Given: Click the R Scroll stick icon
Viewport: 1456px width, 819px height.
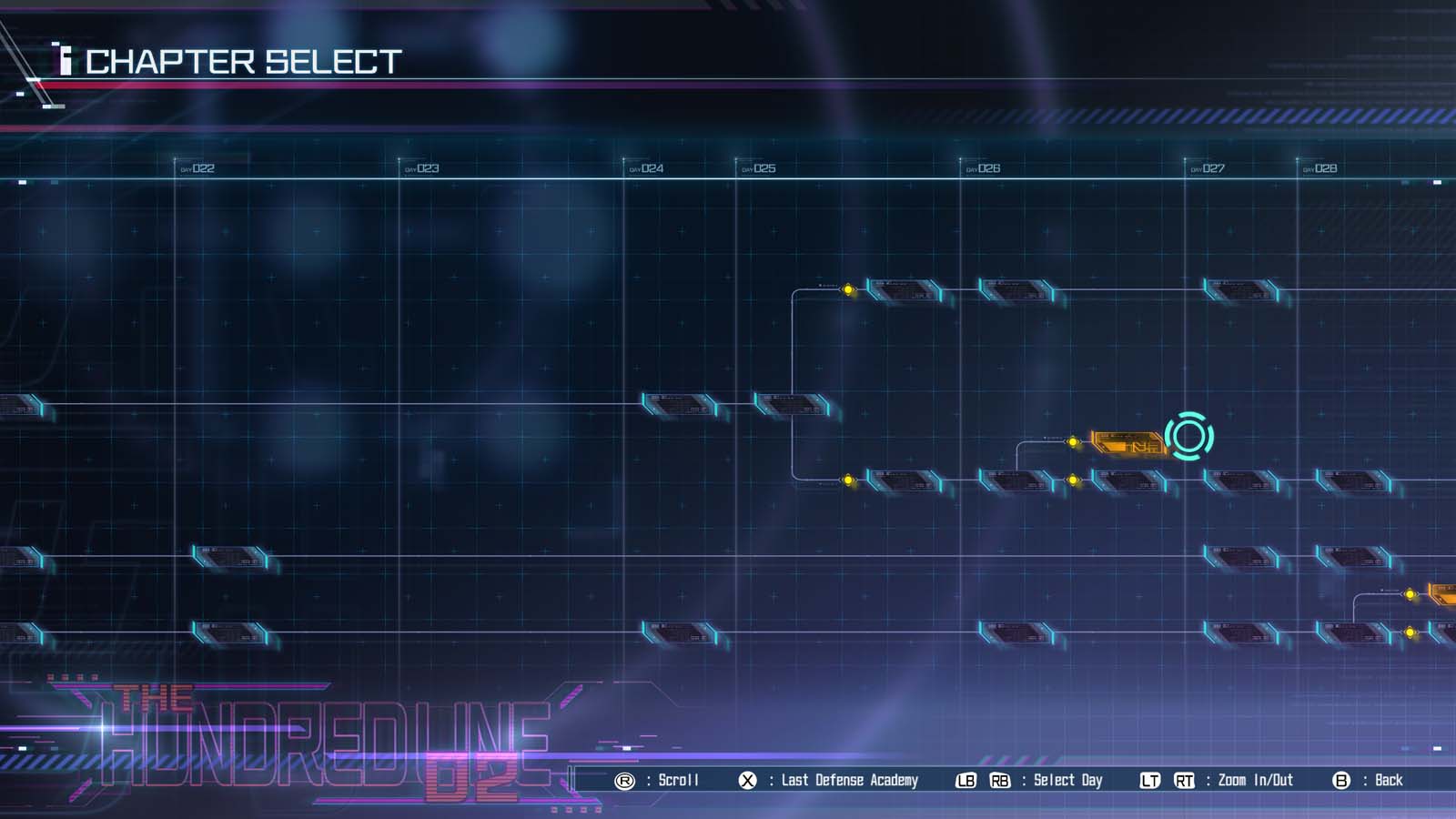Looking at the screenshot, I should [x=626, y=780].
